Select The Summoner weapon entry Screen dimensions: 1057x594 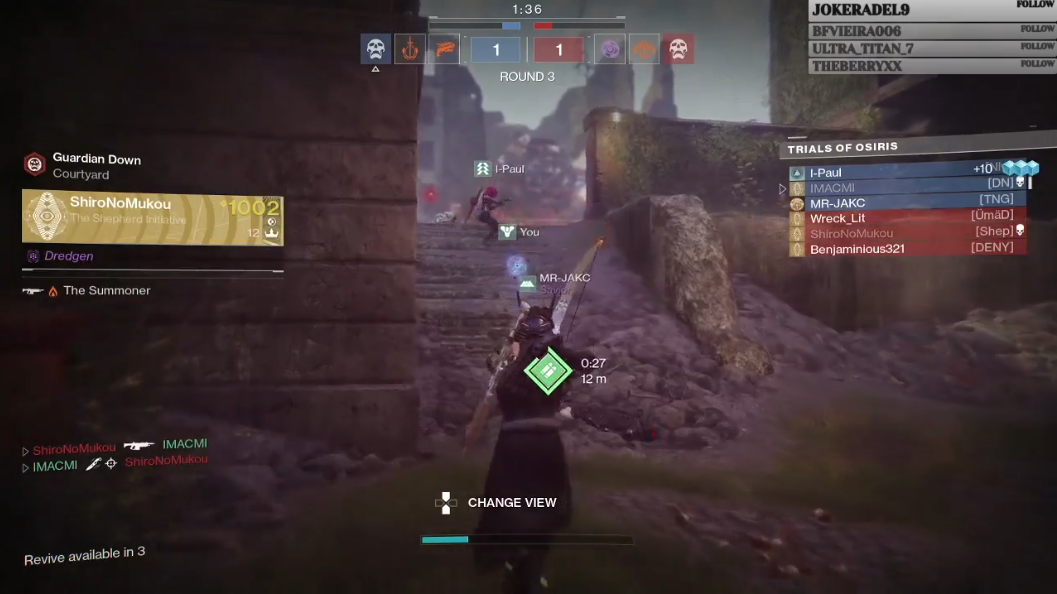(106, 291)
